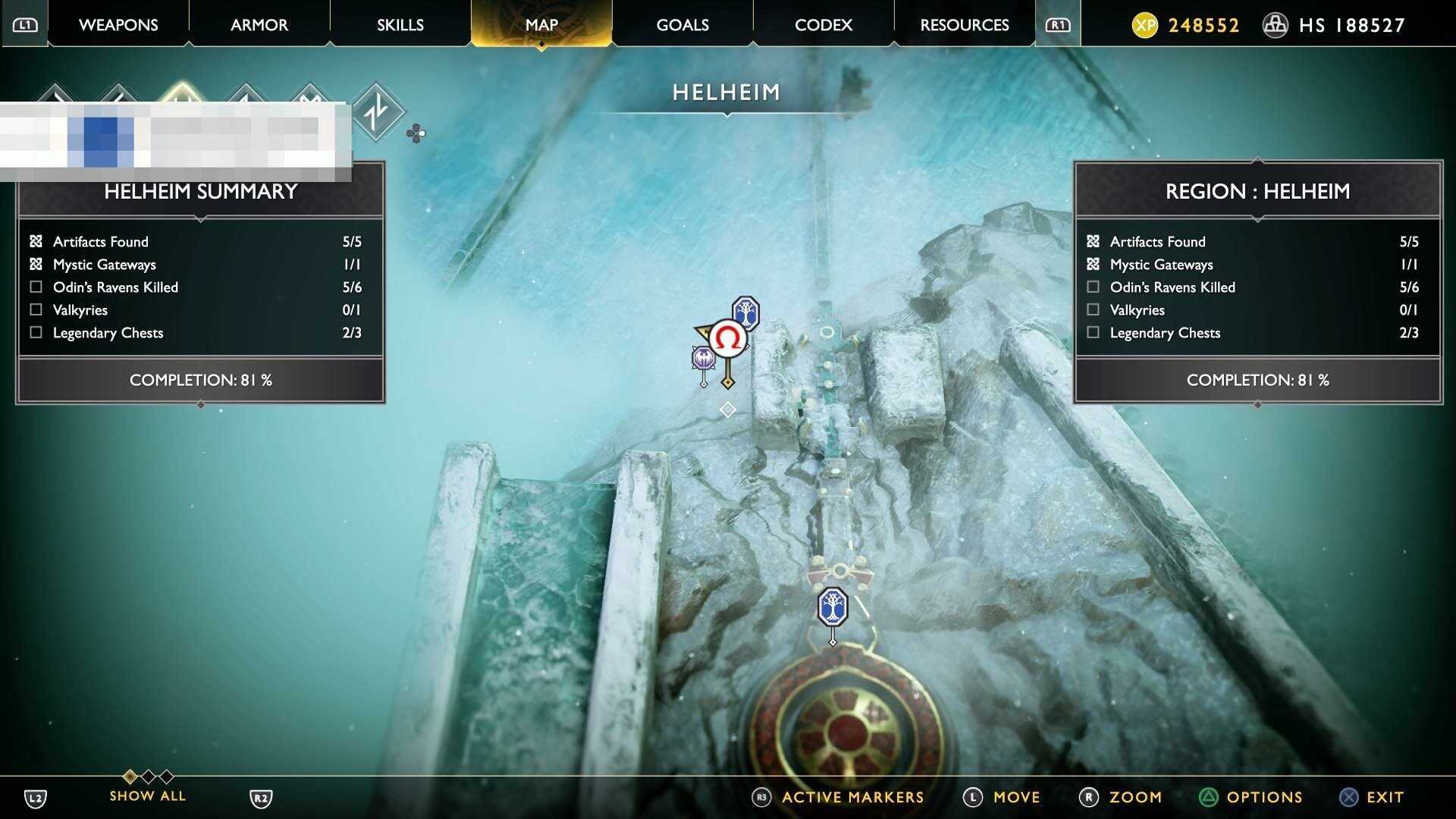Click the blue Mystic Gateway icon near player marker

point(744,312)
